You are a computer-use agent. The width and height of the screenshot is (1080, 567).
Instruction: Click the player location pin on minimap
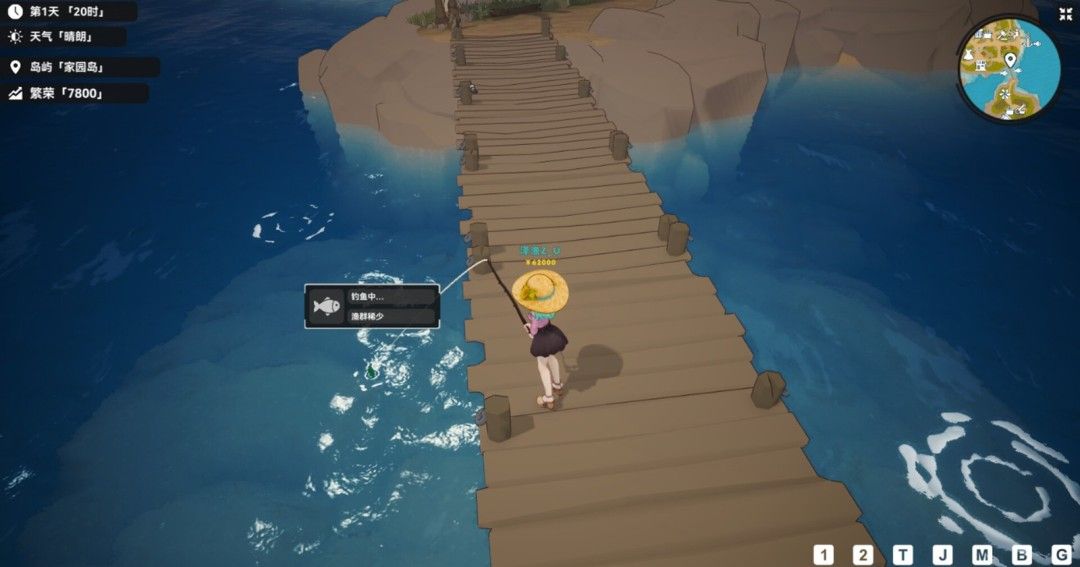[x=1010, y=59]
